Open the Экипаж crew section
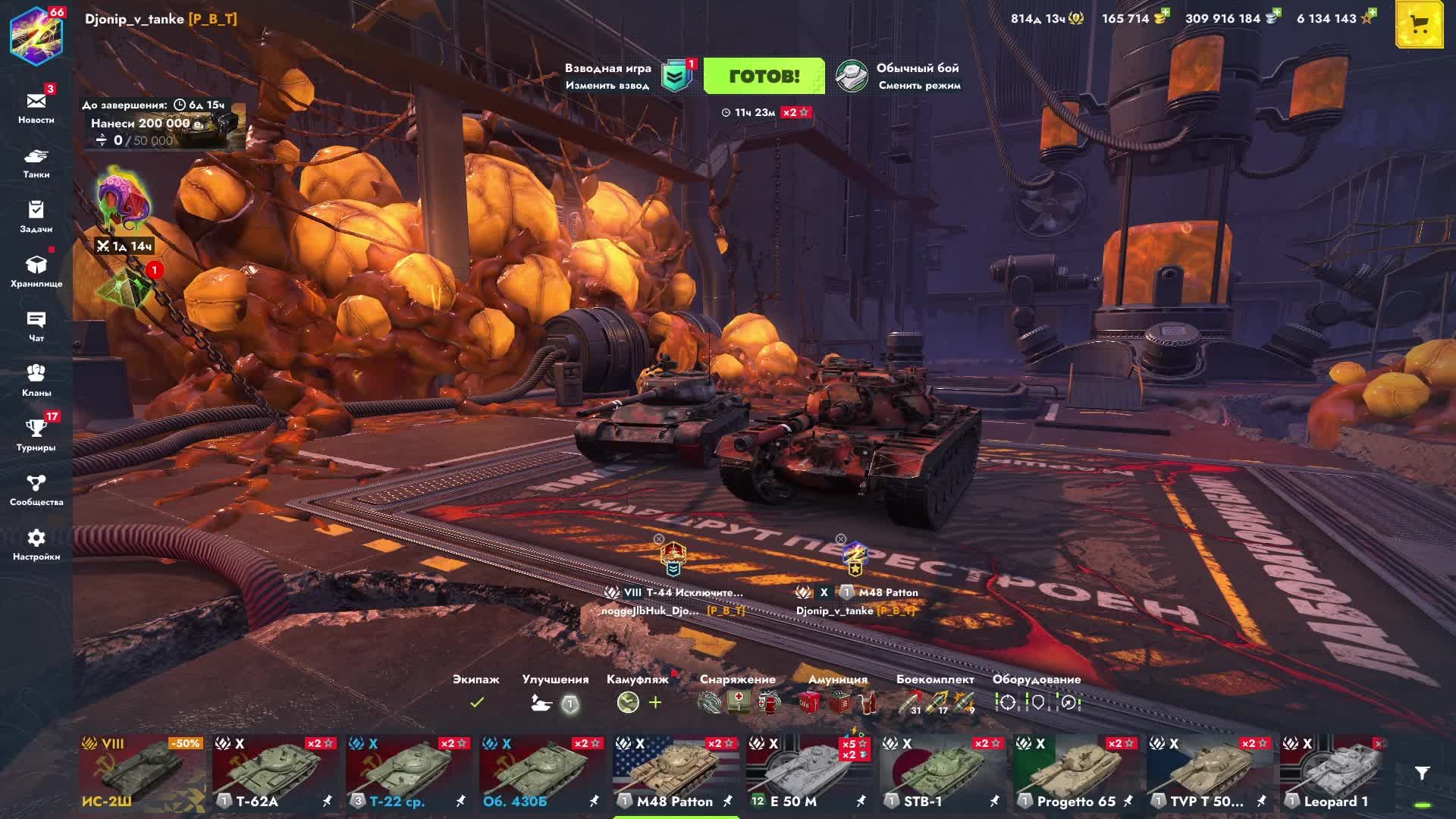Viewport: 1456px width, 819px height. (476, 692)
